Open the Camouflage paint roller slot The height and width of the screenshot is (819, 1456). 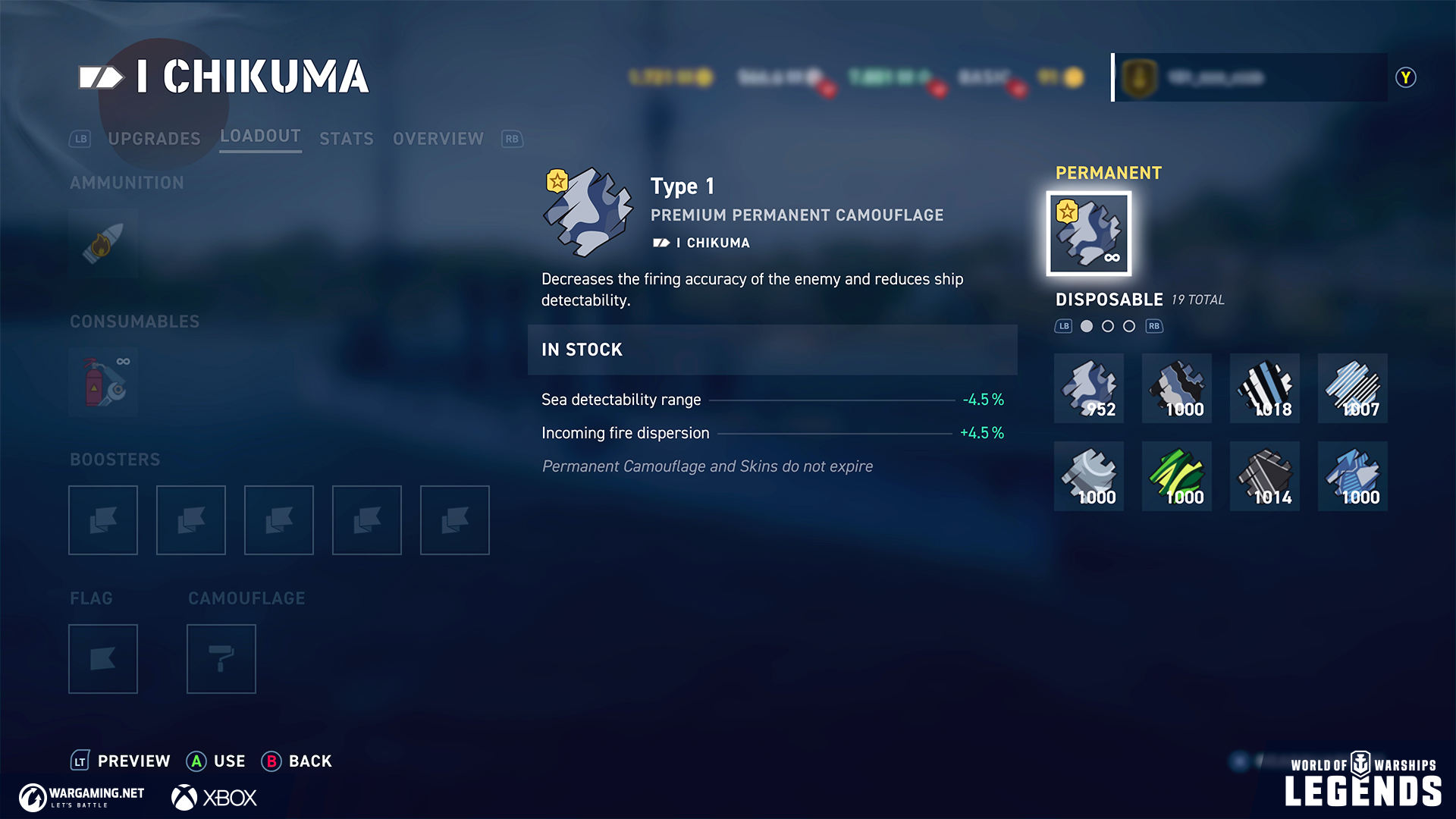221,659
